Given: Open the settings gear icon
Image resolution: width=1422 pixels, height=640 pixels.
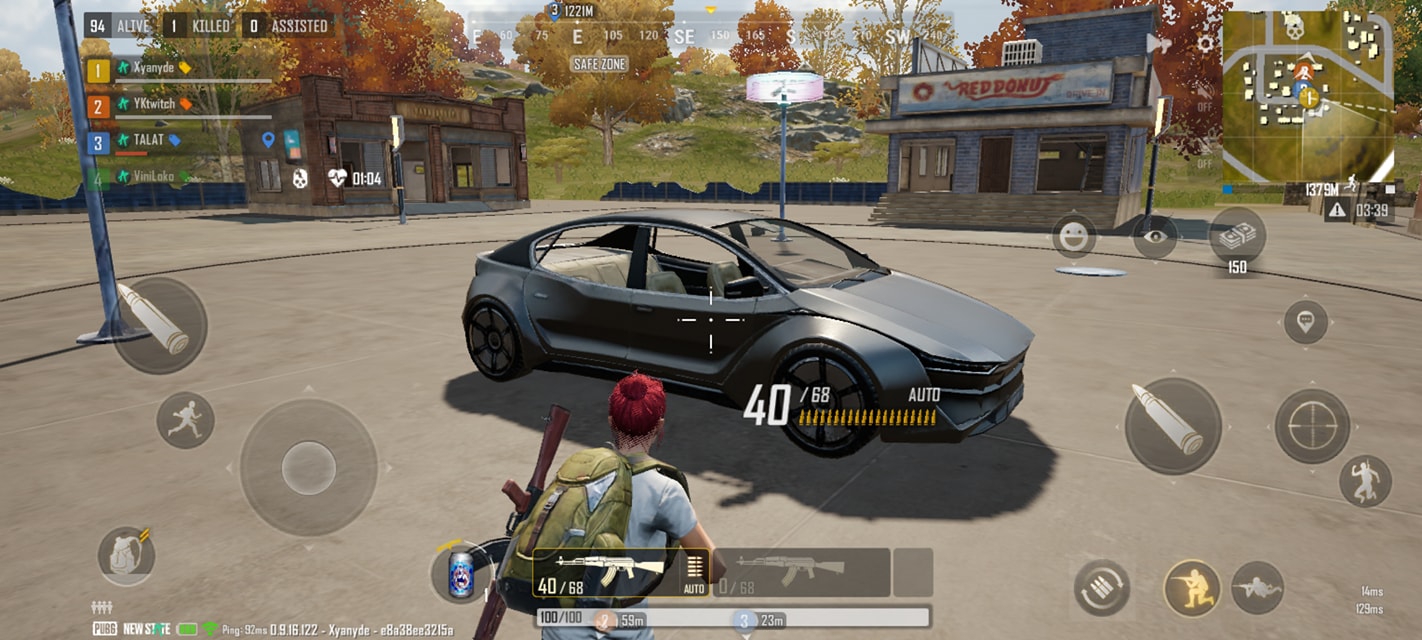Looking at the screenshot, I should click(1206, 43).
